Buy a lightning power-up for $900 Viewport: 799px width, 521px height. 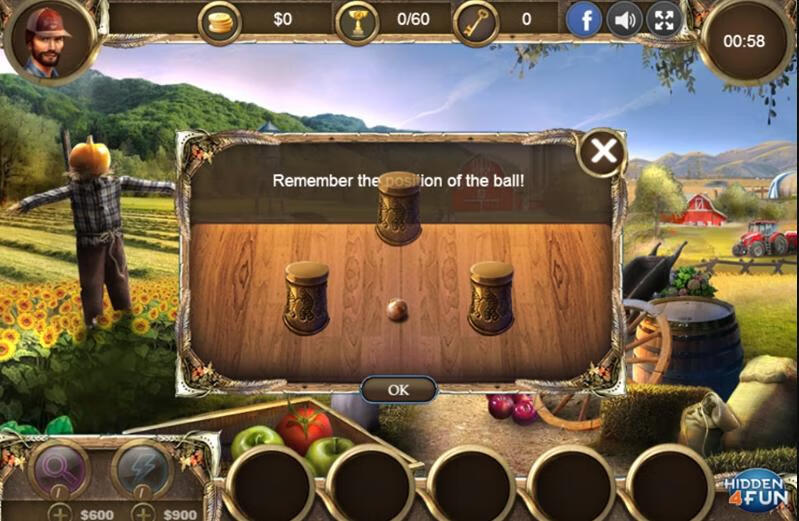(143, 513)
